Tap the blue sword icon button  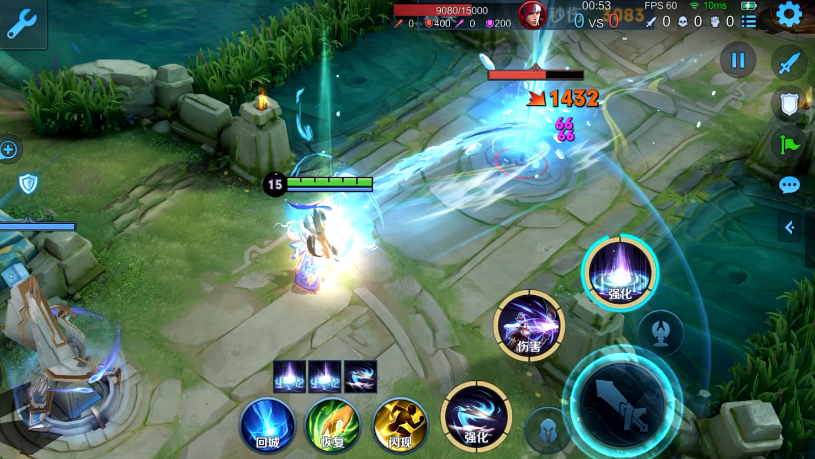pos(789,62)
